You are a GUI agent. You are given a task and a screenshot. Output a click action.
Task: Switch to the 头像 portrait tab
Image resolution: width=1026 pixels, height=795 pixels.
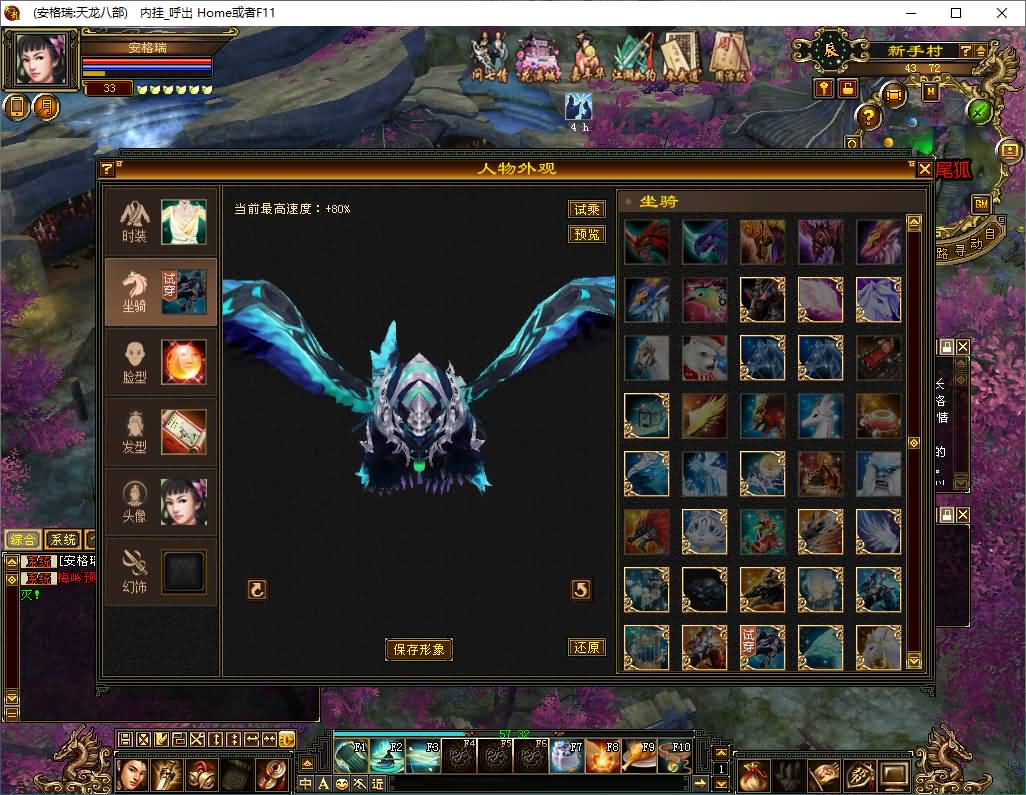[x=161, y=502]
